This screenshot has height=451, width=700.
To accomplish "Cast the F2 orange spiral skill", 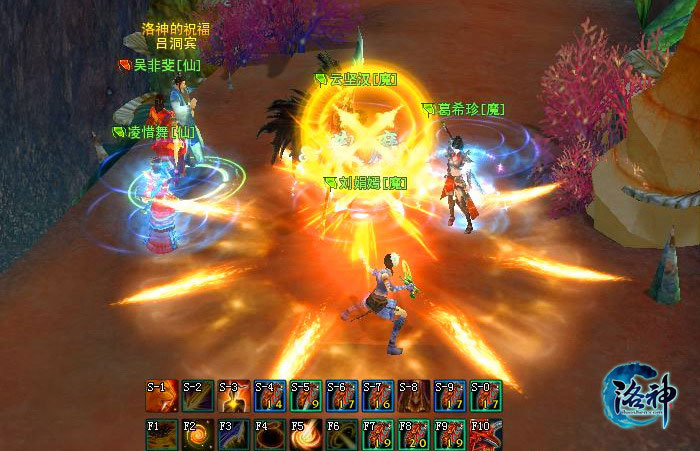I will tap(196, 435).
